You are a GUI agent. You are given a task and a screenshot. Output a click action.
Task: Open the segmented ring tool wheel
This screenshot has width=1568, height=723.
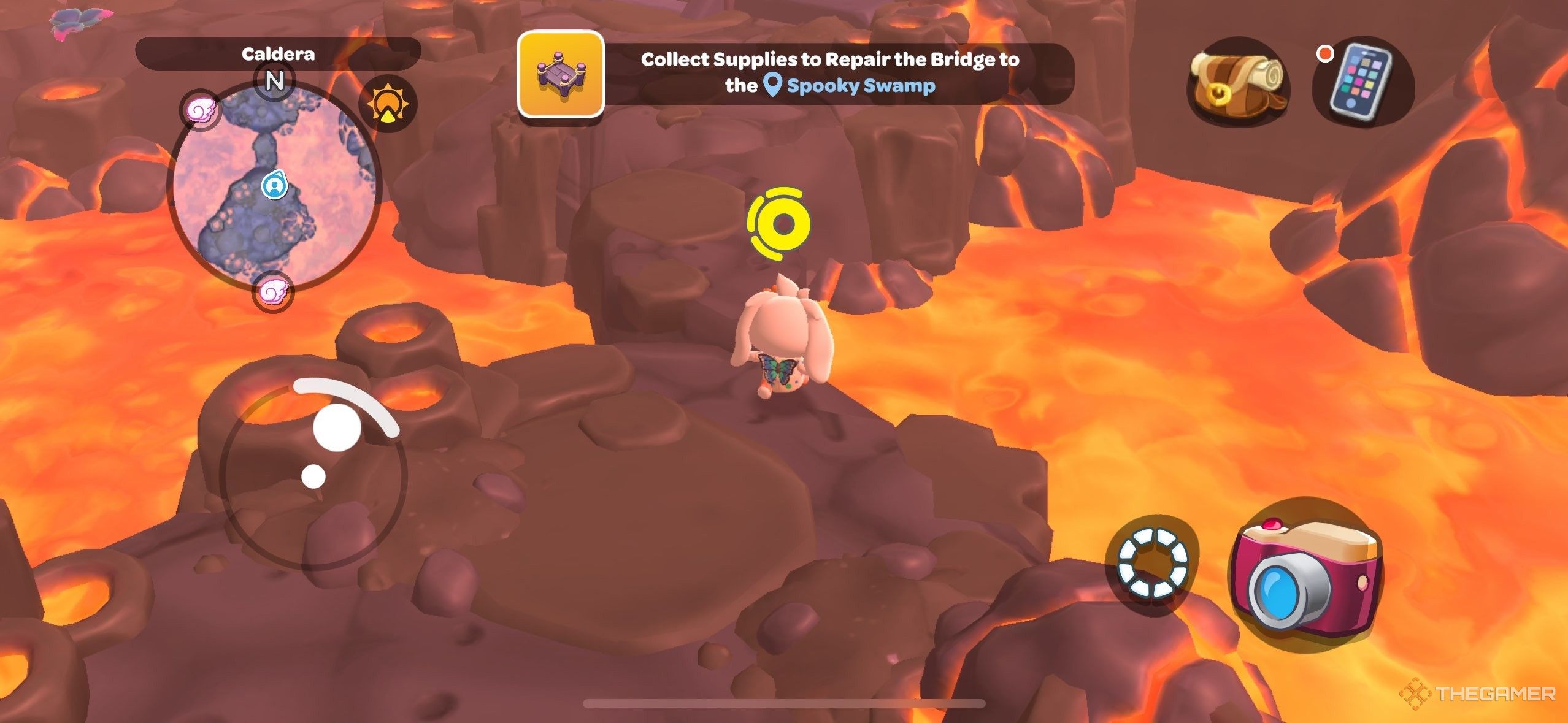1153,562
